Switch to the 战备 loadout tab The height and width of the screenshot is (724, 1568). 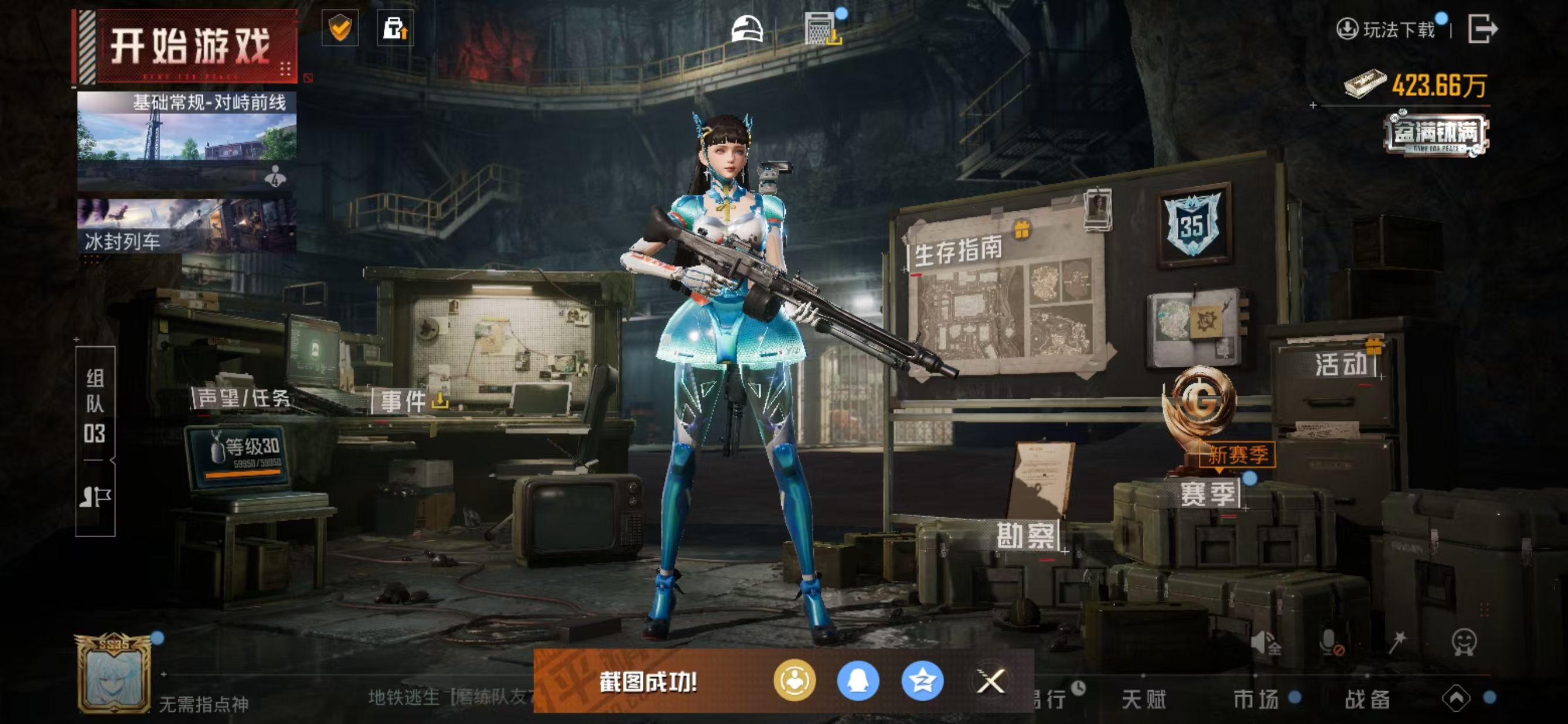point(1367,699)
